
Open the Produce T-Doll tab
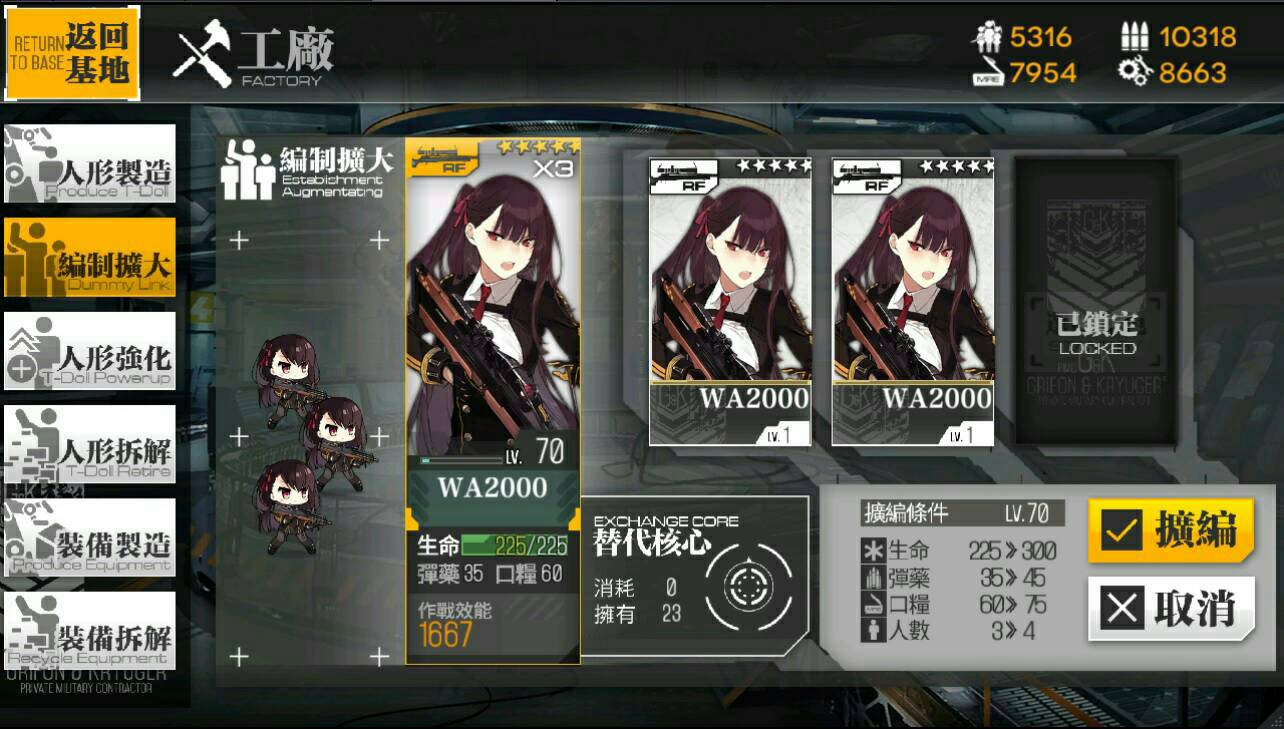90,164
